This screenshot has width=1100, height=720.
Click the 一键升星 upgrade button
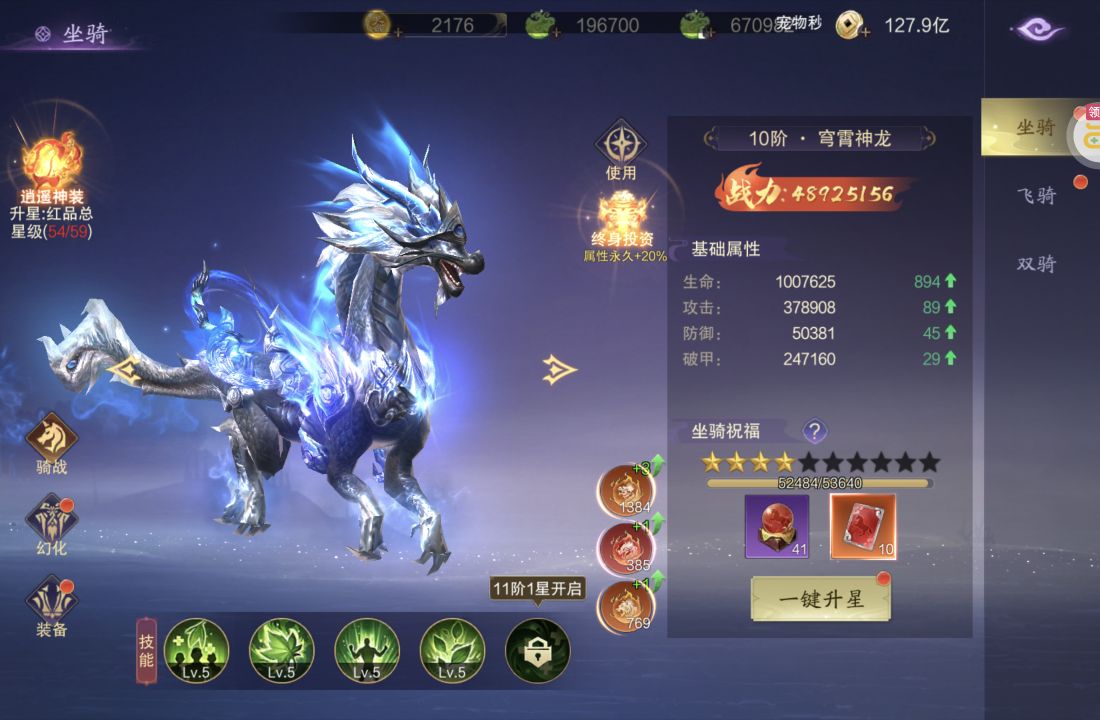coord(820,598)
